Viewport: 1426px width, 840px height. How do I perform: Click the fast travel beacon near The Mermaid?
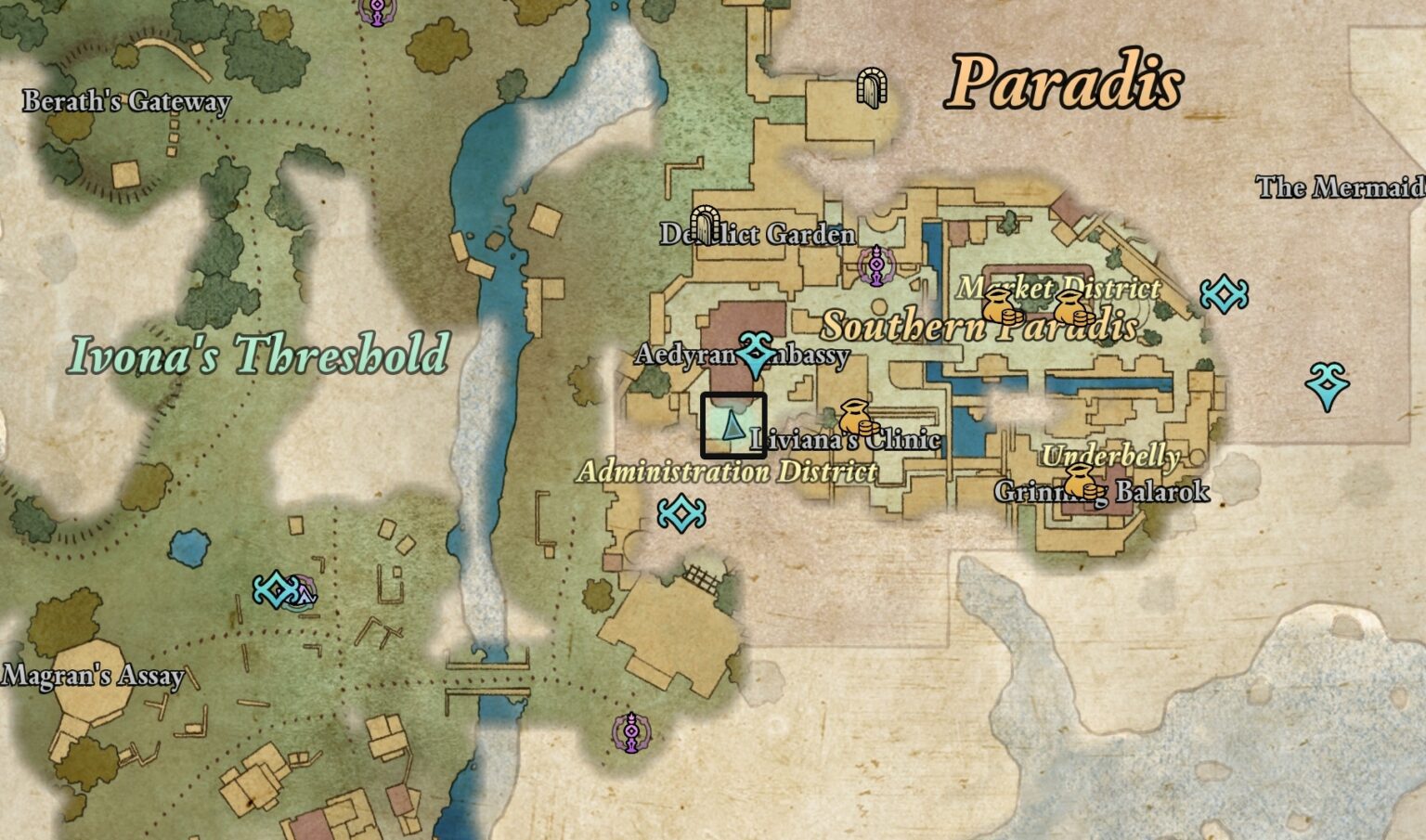click(x=1327, y=381)
